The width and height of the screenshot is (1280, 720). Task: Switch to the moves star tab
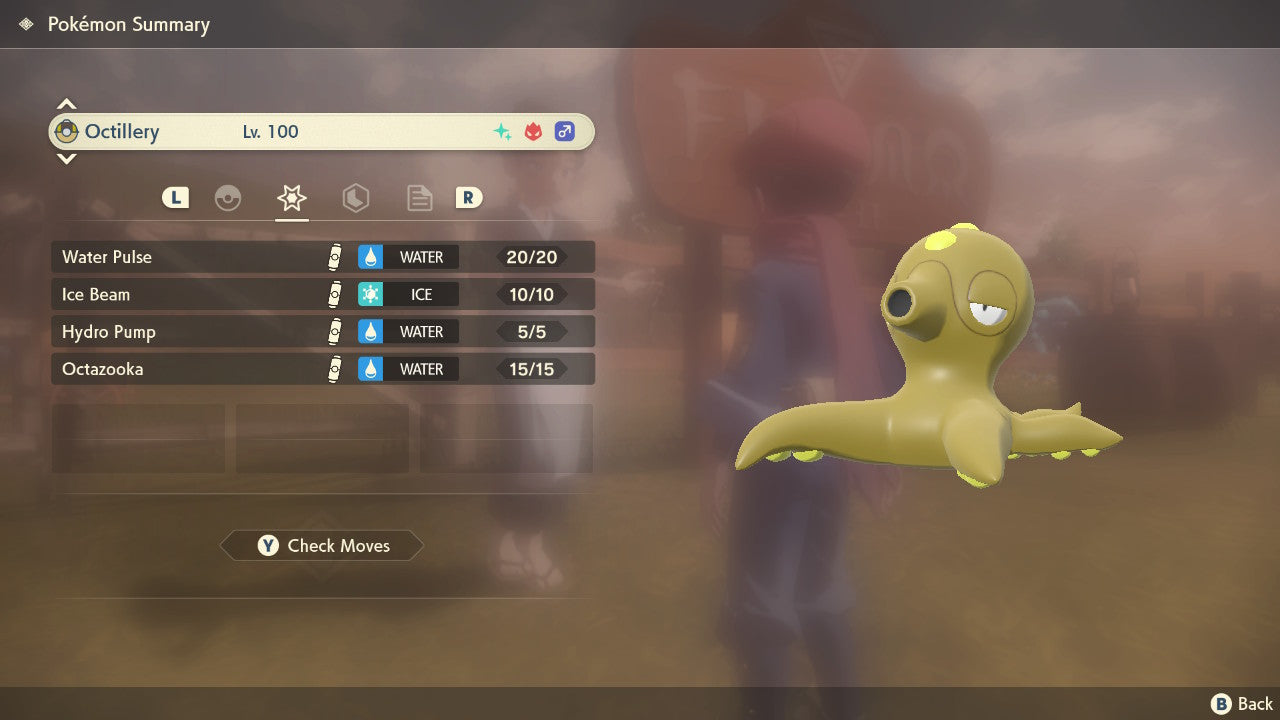[x=291, y=198]
